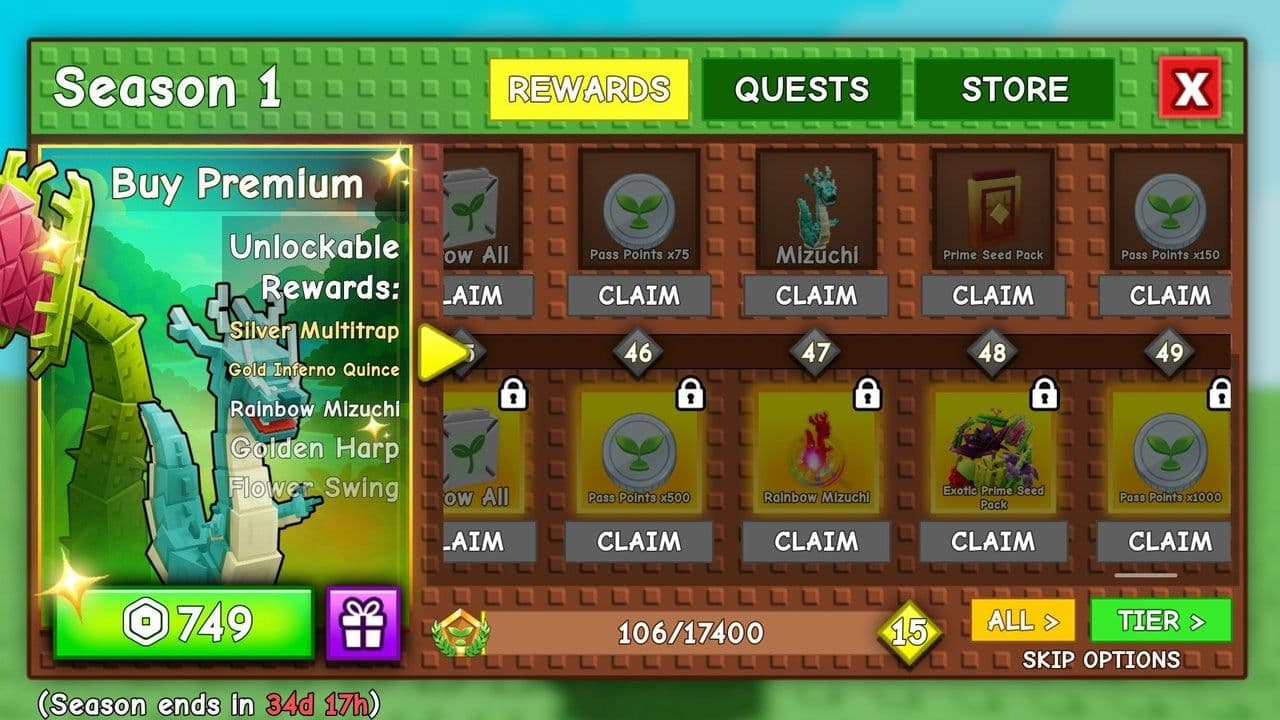1280x720 pixels.
Task: Claim the free Mizuchi reward
Action: click(x=816, y=296)
